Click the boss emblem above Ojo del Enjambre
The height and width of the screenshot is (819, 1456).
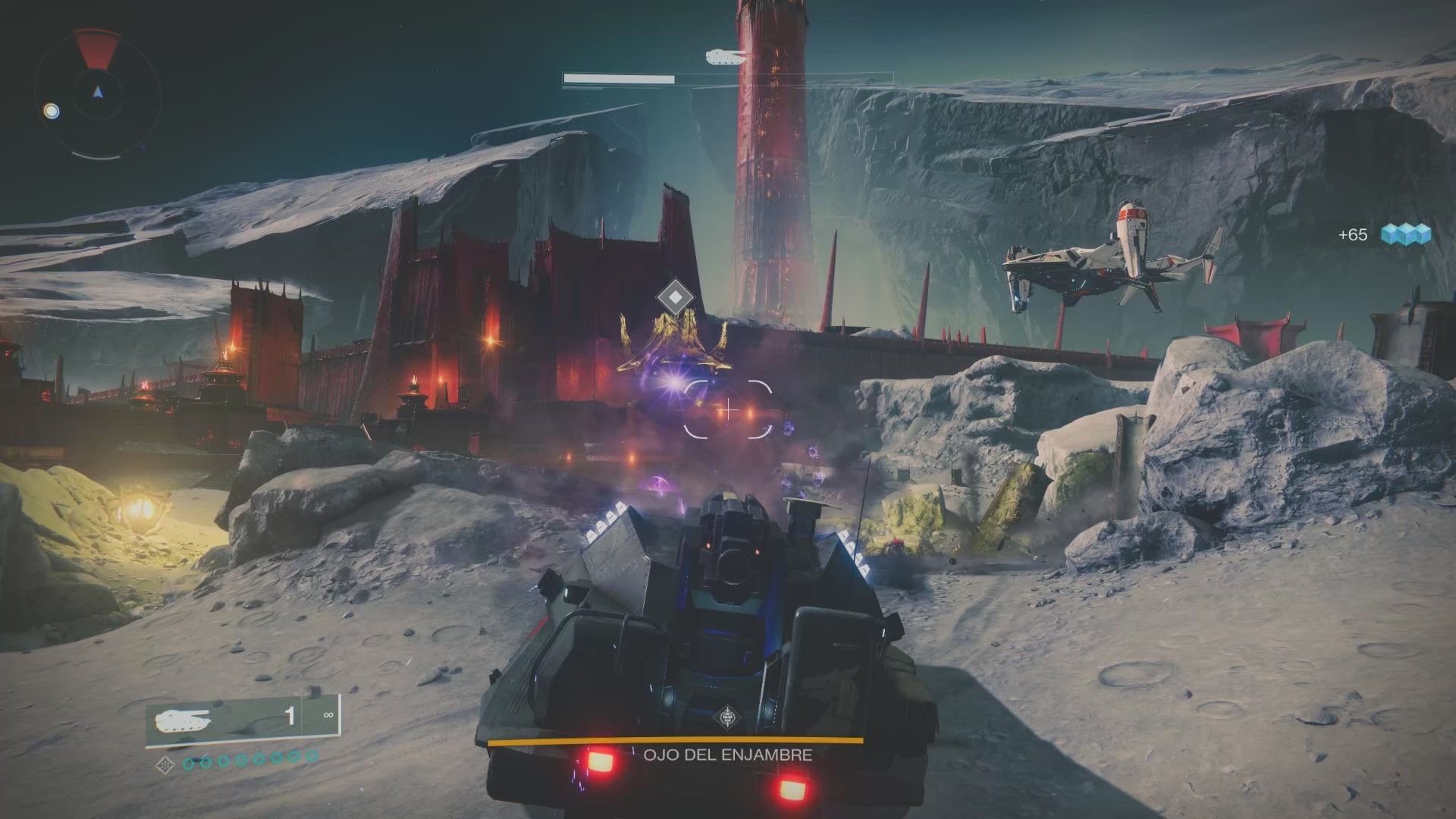(727, 717)
